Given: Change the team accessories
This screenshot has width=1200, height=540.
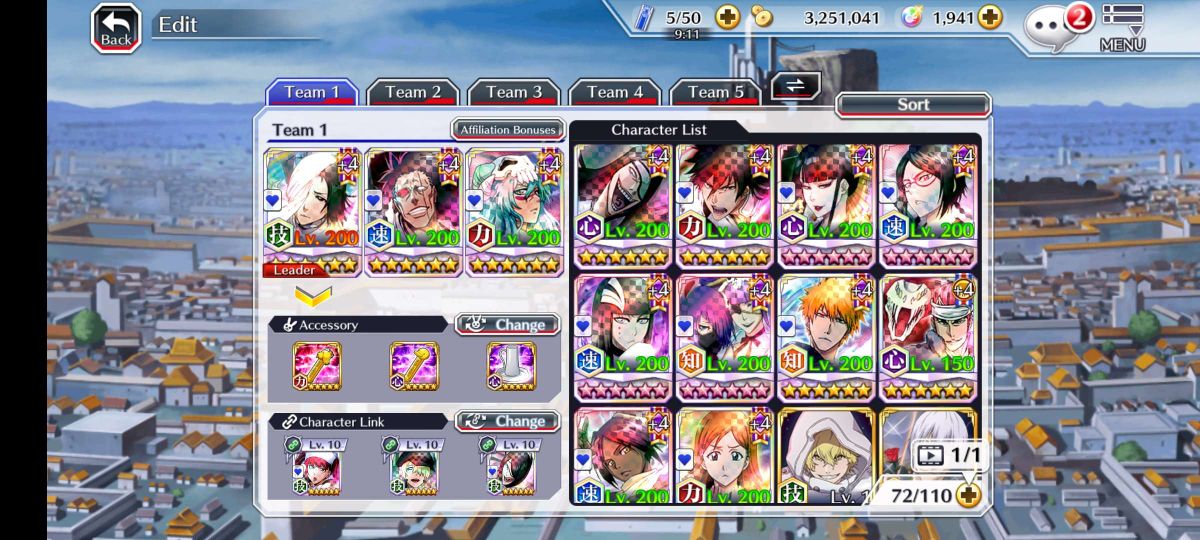Looking at the screenshot, I should pos(508,325).
